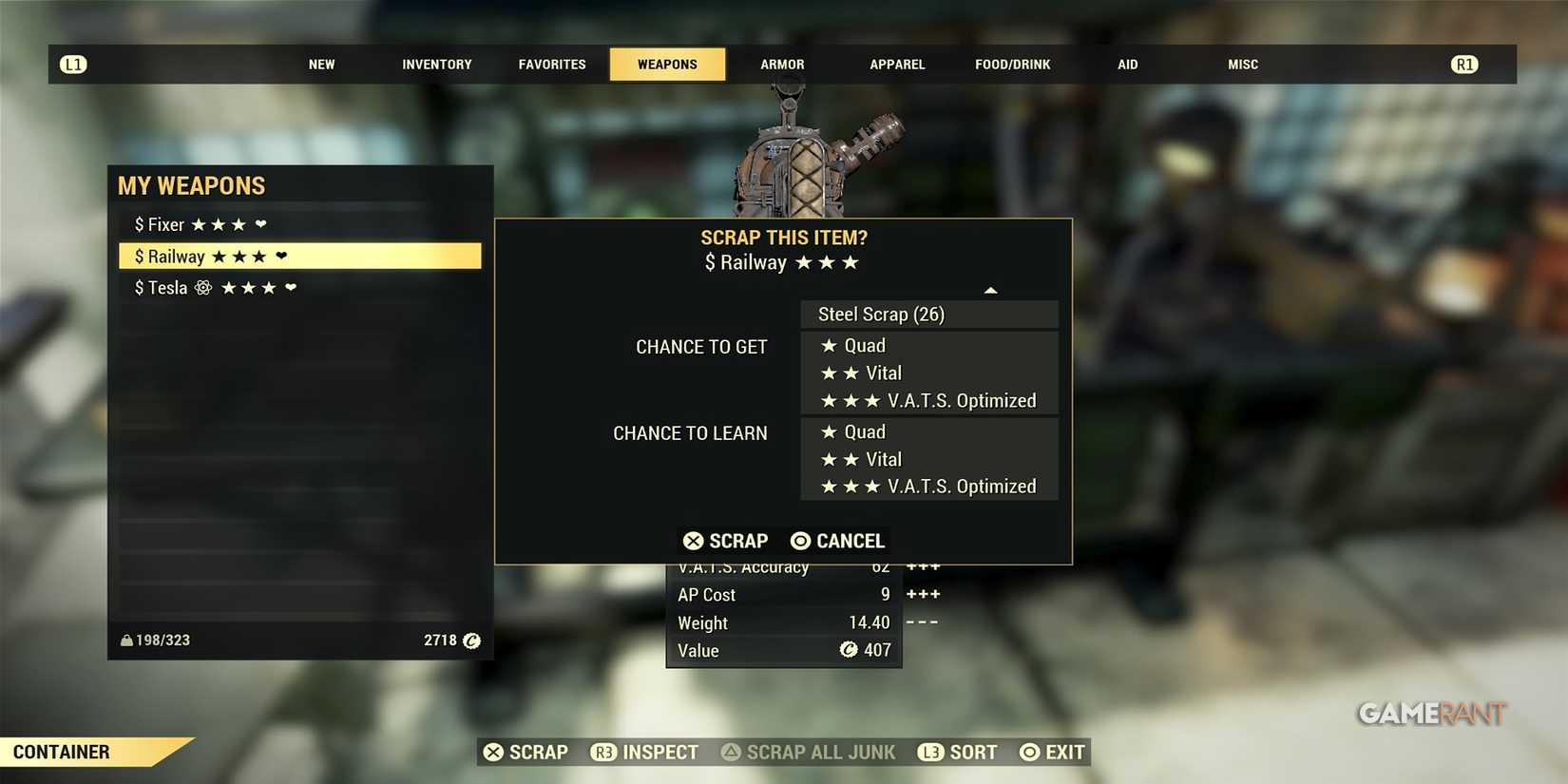Click the caps icon beside Value 407

[x=849, y=650]
